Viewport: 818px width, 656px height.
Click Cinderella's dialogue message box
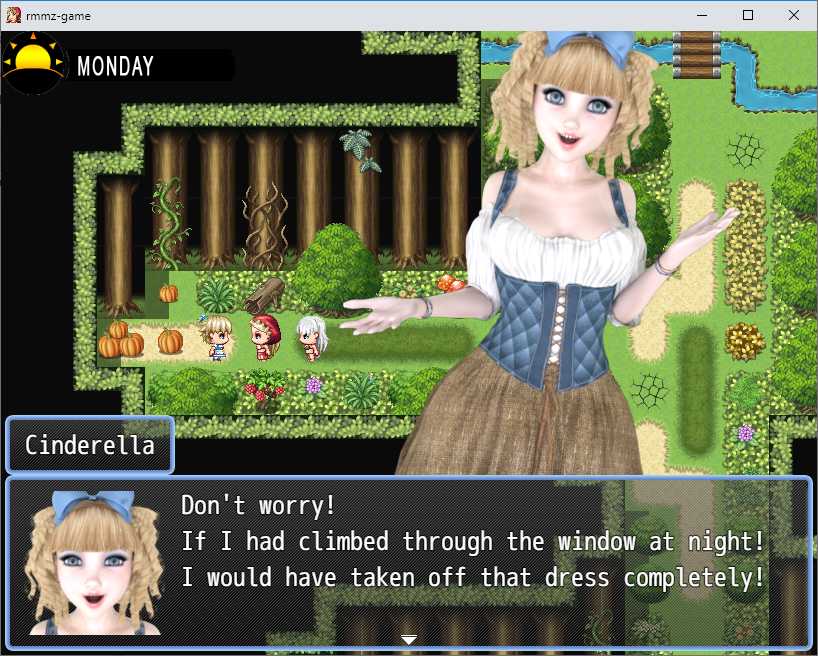pos(470,562)
